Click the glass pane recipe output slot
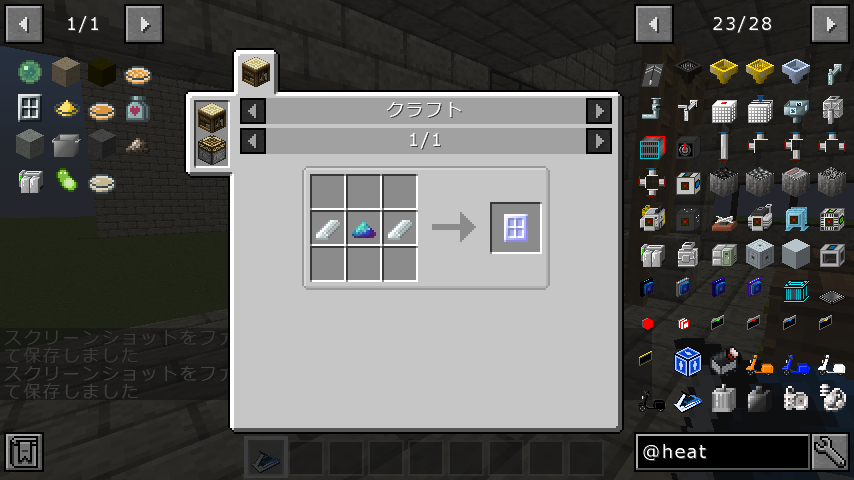The height and width of the screenshot is (480, 854). coord(516,228)
